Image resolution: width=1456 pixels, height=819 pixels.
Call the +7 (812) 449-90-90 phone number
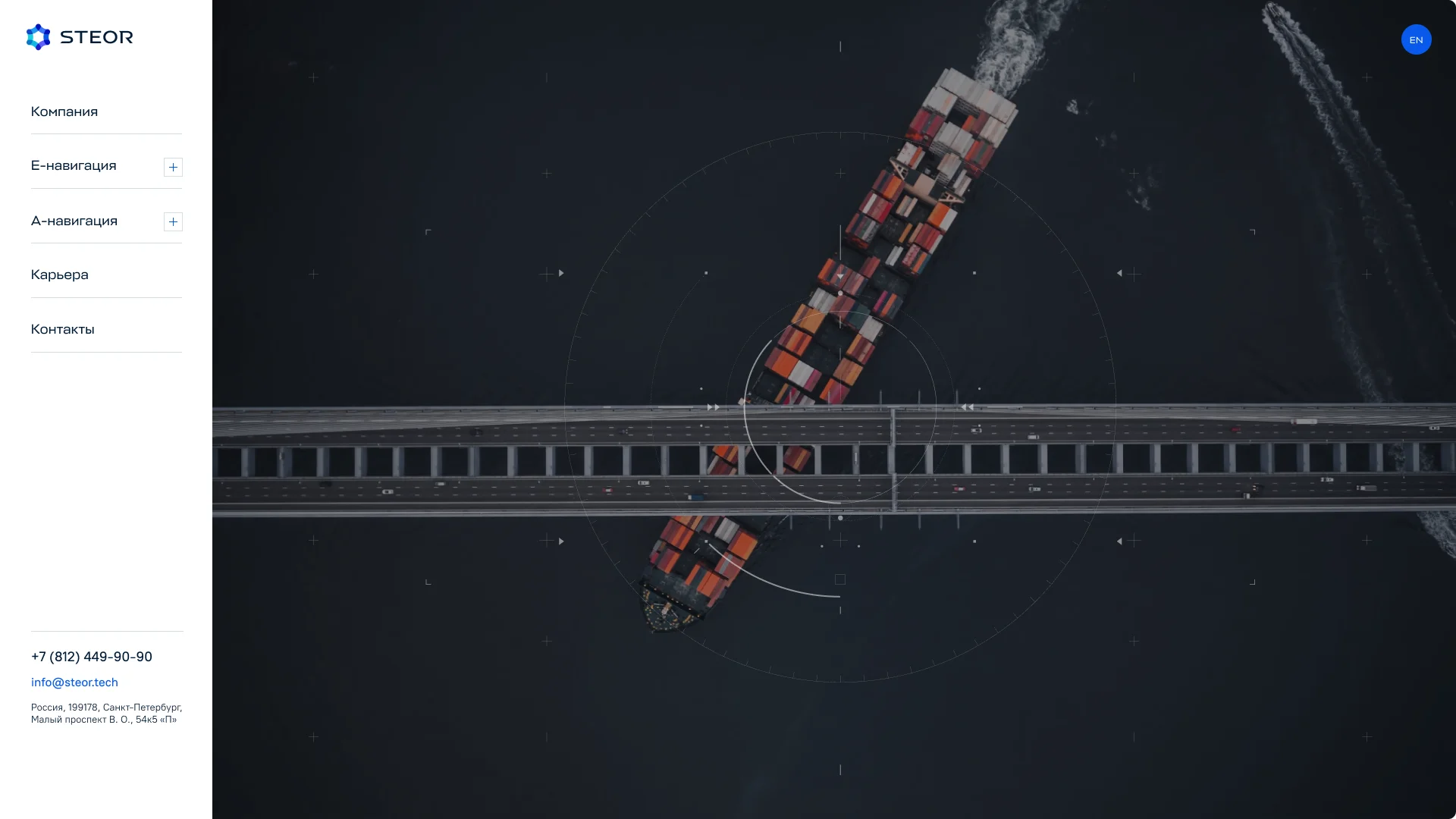[x=92, y=657]
